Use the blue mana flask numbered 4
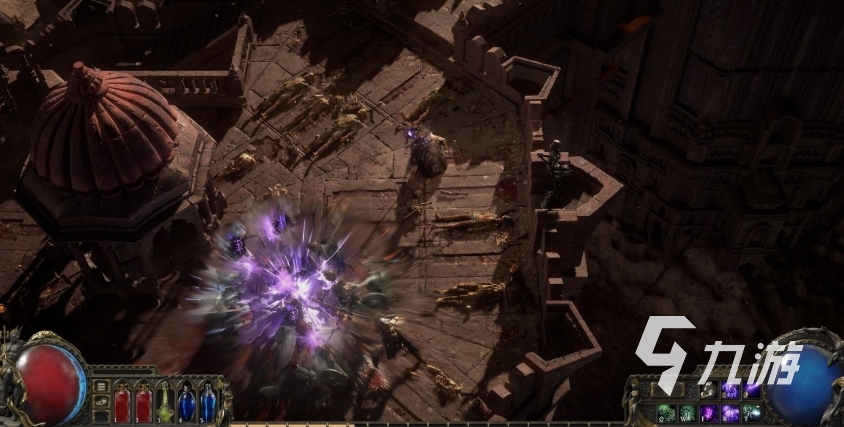This screenshot has width=844, height=427. click(187, 404)
